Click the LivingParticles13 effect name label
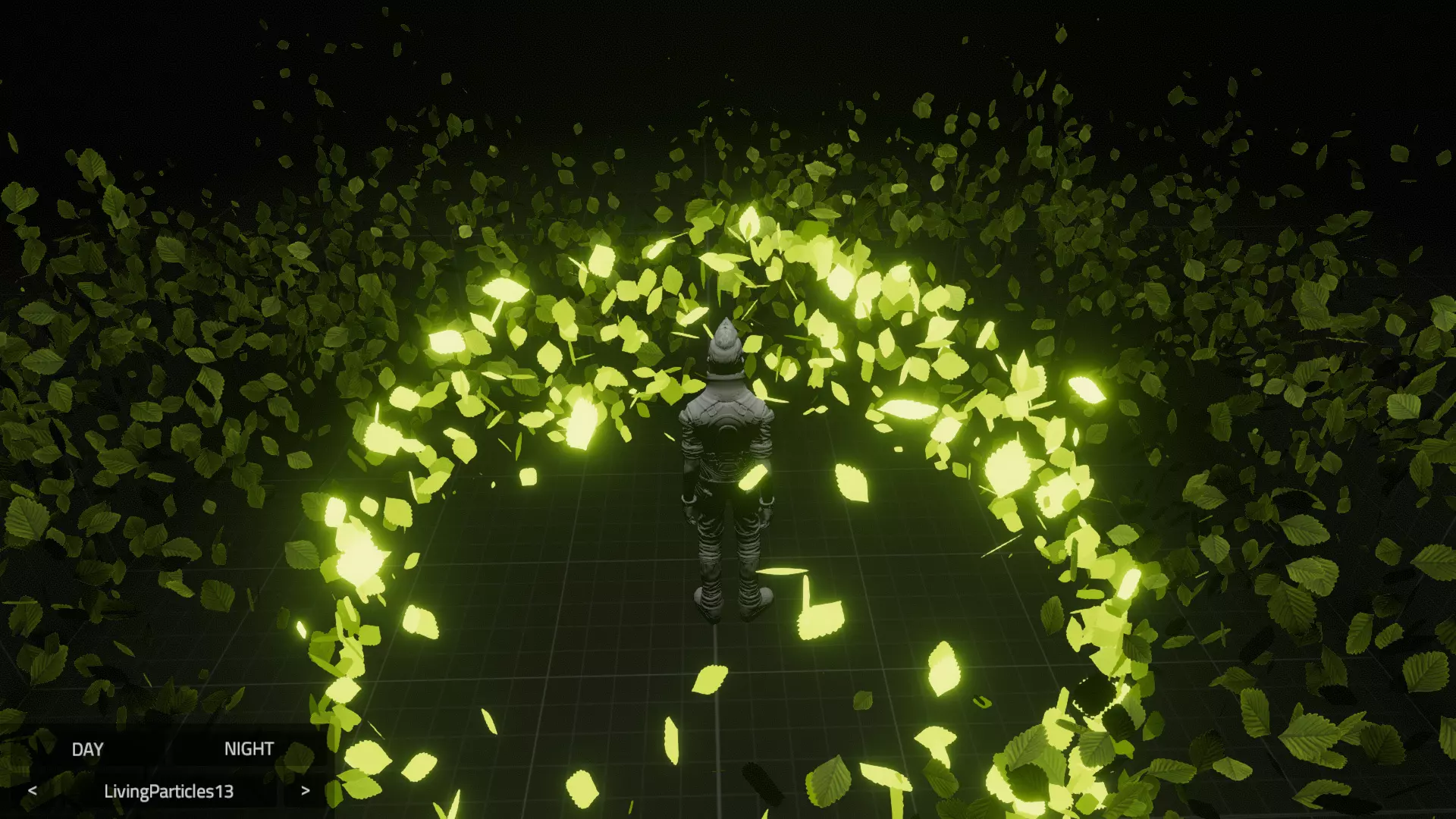This screenshot has height=819, width=1456. pos(168,792)
